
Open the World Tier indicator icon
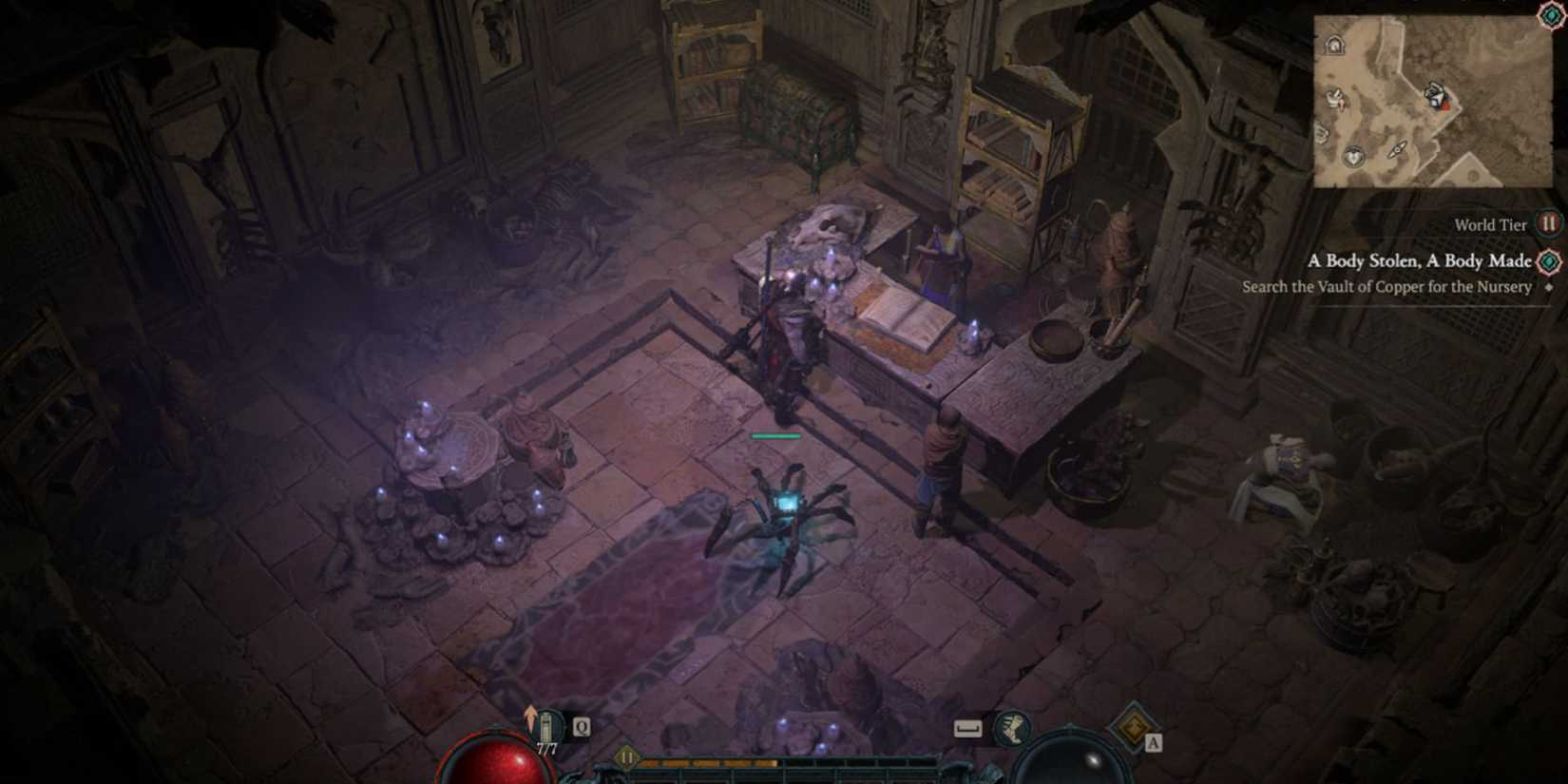click(x=1548, y=224)
